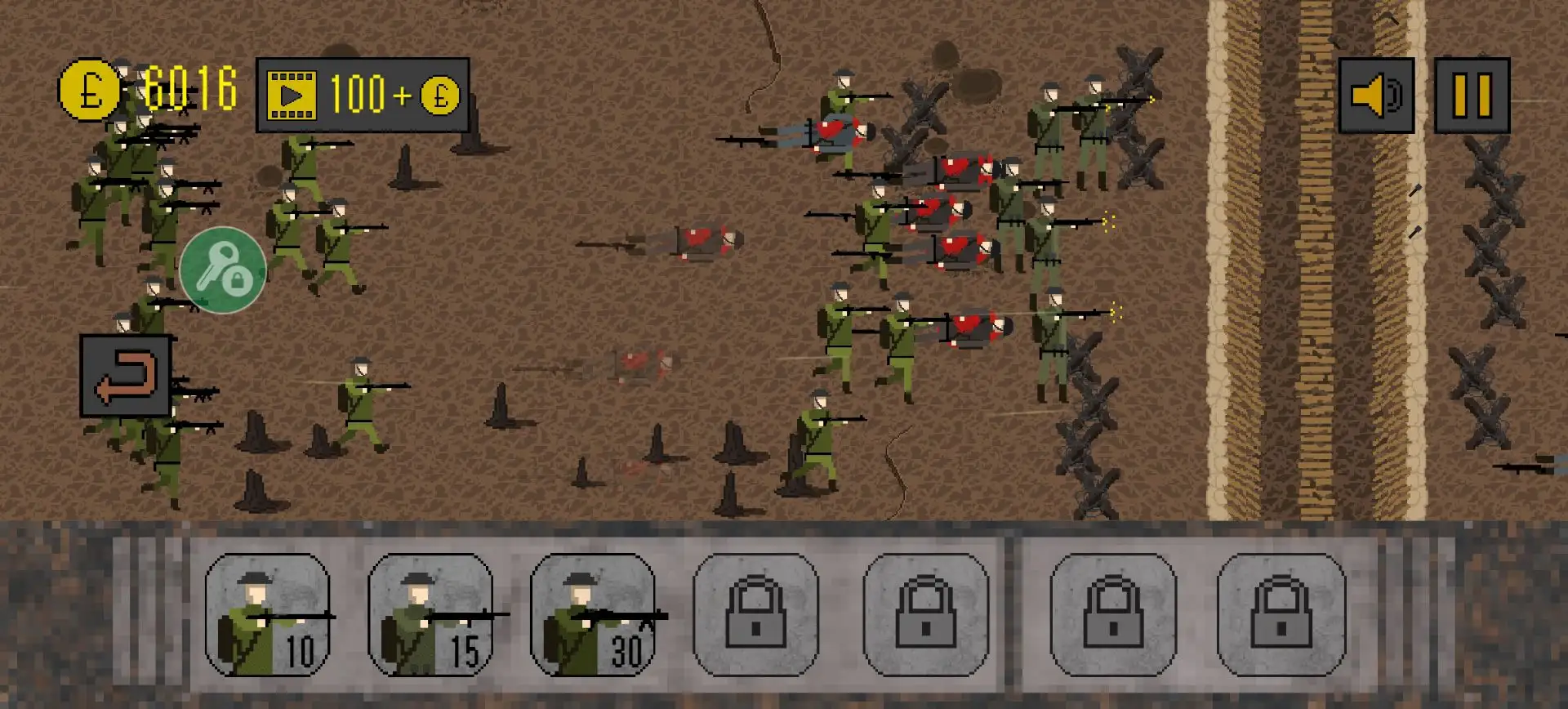Click the orange return arrow button
Screen dimensions: 1568x709
126,376
